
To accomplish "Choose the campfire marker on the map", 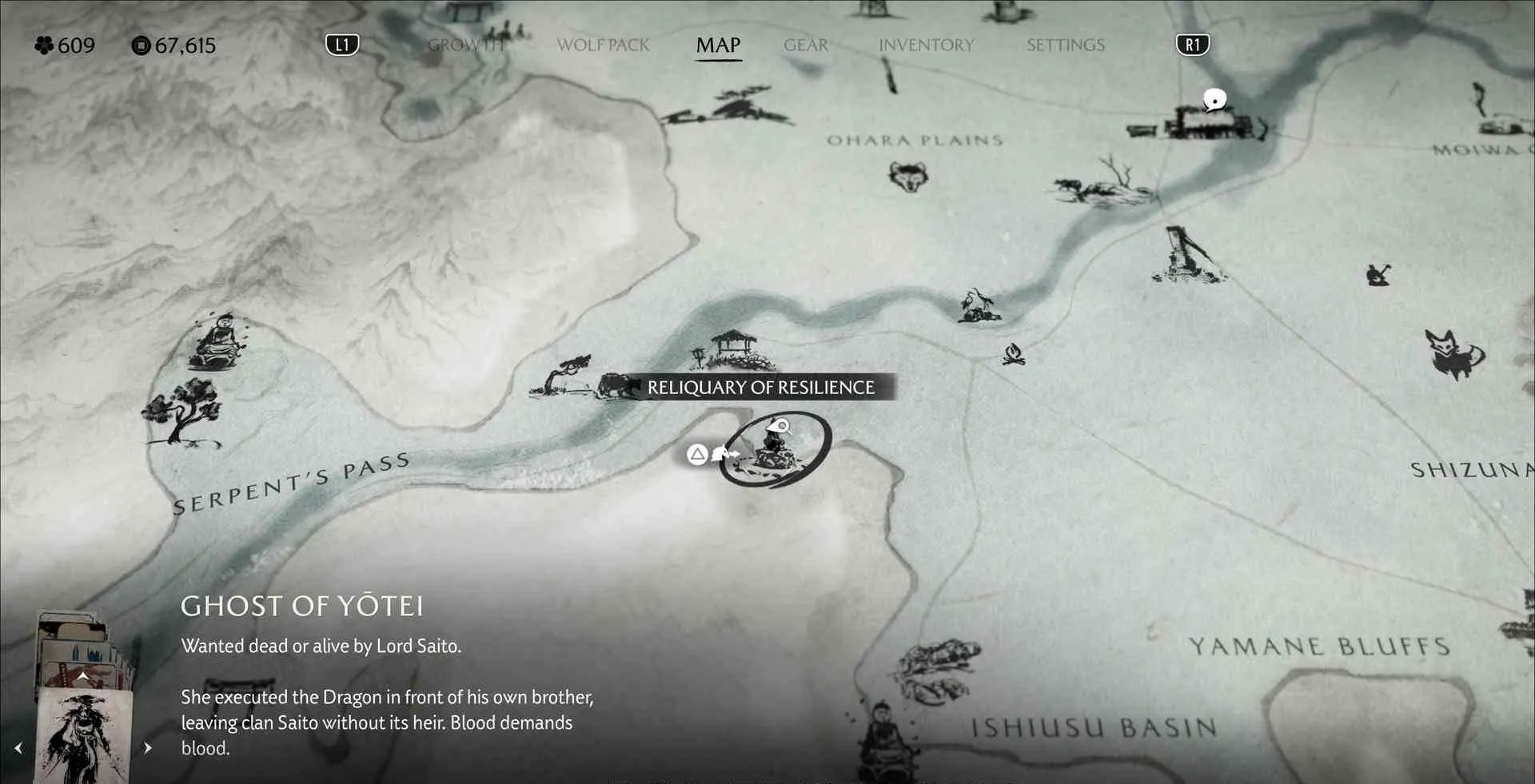I will tap(1014, 353).
